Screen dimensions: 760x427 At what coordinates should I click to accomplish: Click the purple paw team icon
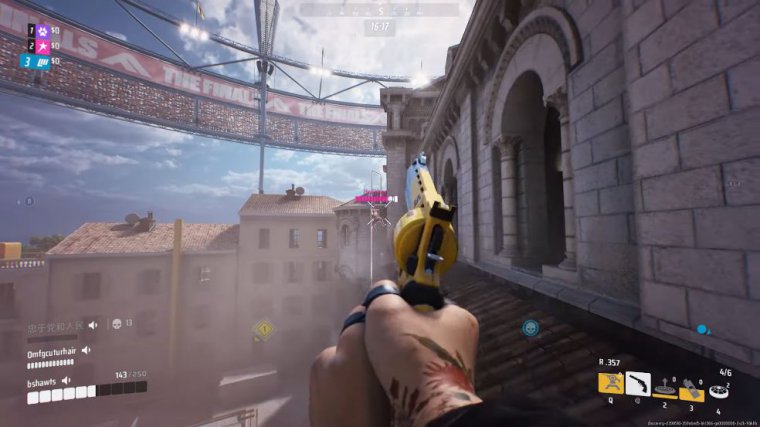tap(44, 30)
